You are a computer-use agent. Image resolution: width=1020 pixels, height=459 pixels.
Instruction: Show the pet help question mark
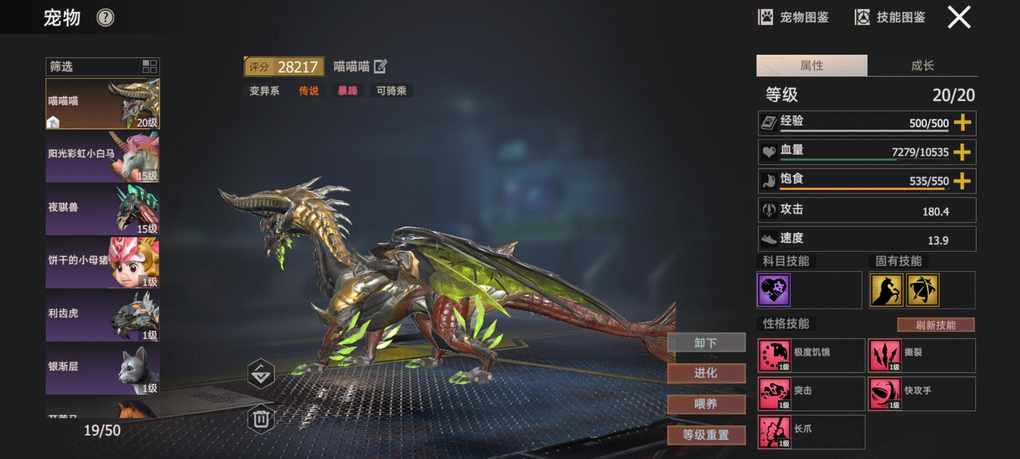click(x=106, y=17)
